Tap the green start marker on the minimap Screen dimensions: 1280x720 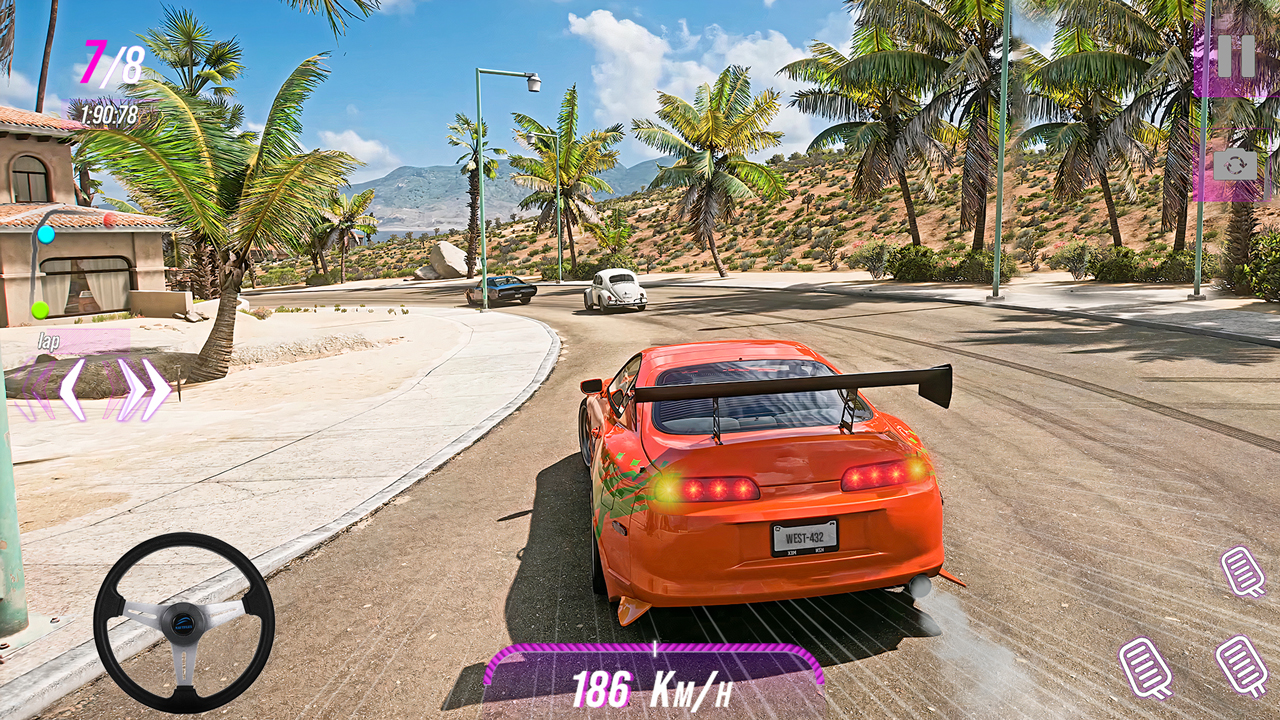click(x=40, y=310)
